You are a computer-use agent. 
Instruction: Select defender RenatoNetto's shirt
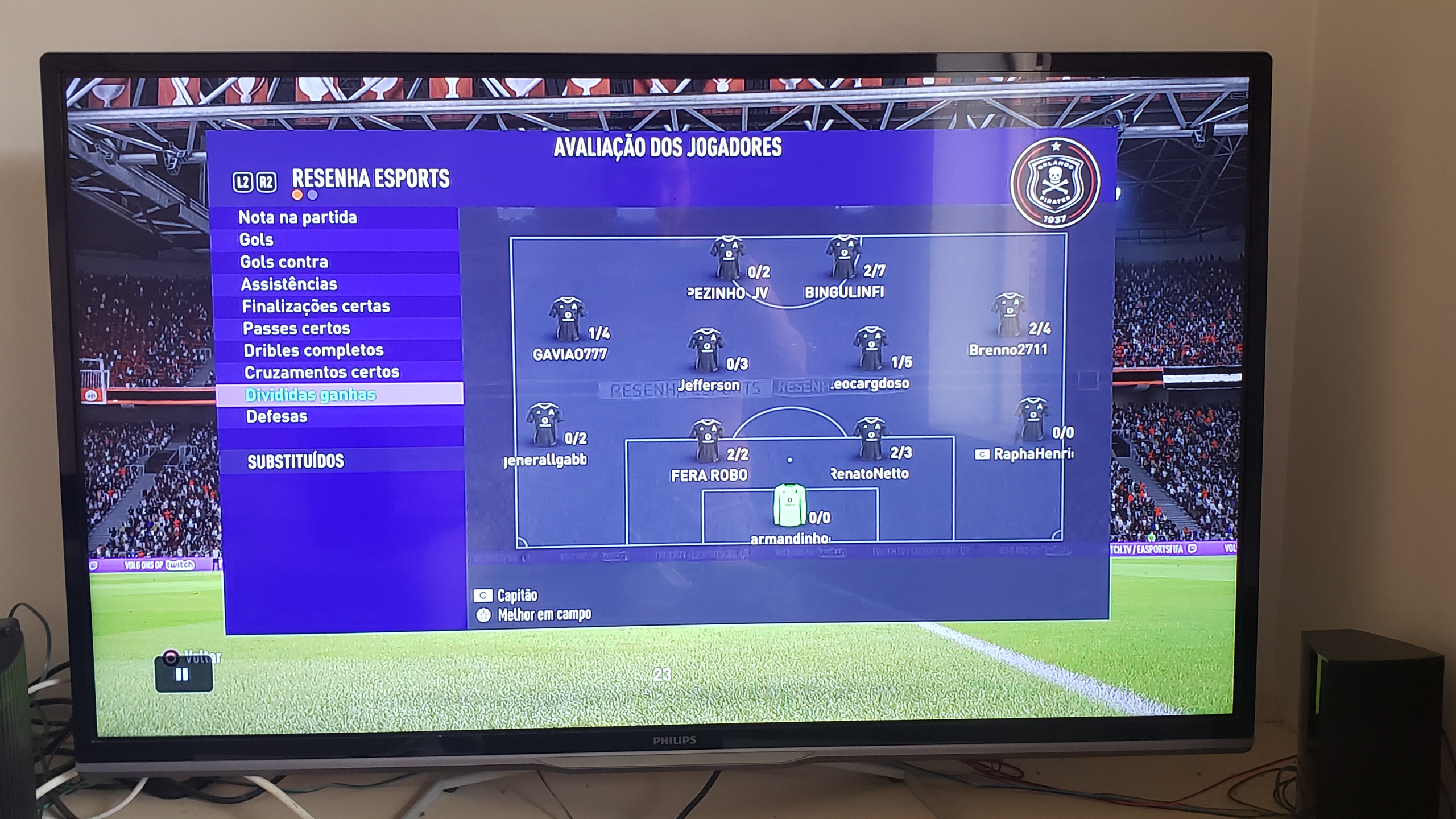pyautogui.click(x=870, y=439)
